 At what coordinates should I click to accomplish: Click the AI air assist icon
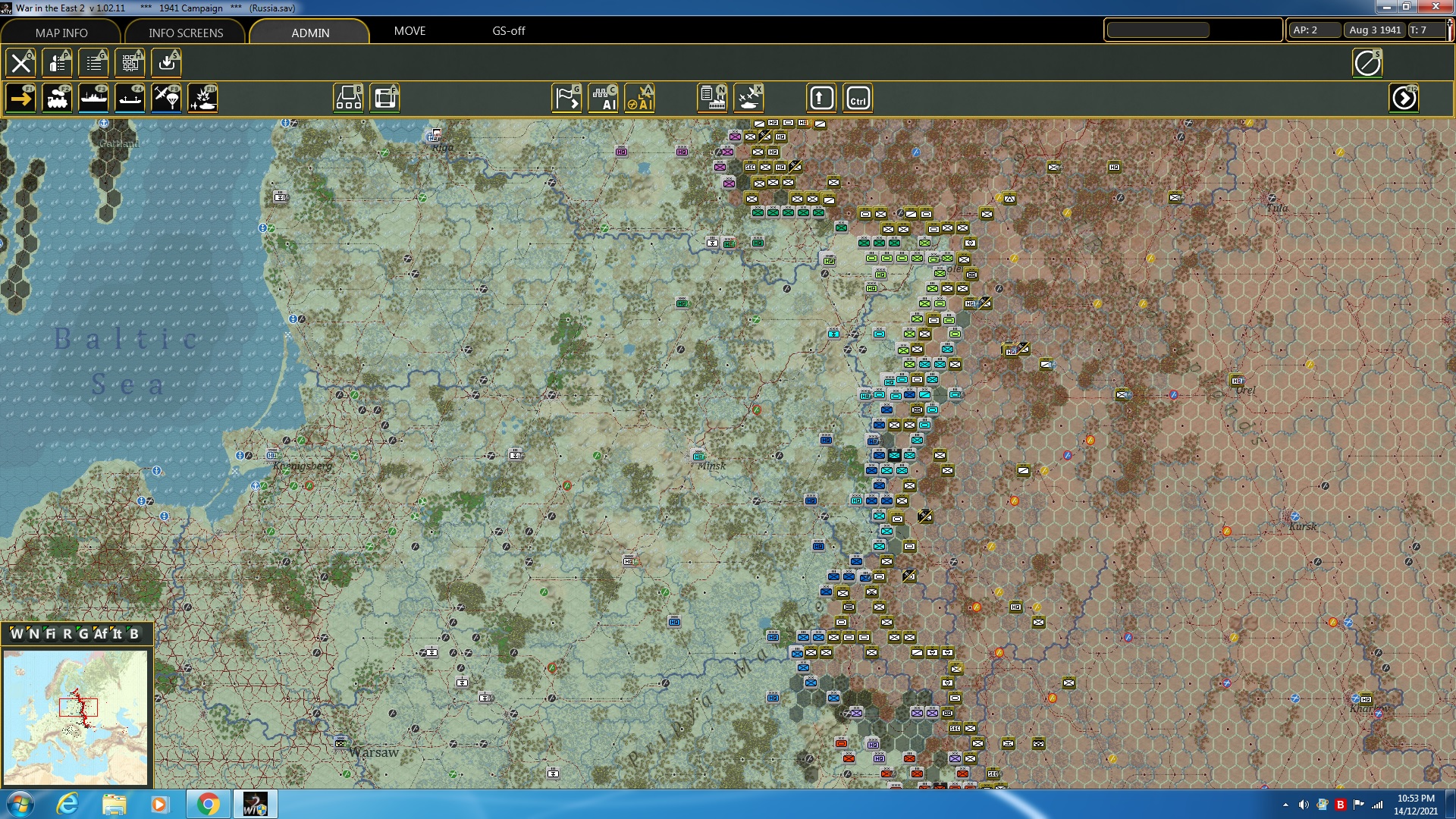point(641,97)
